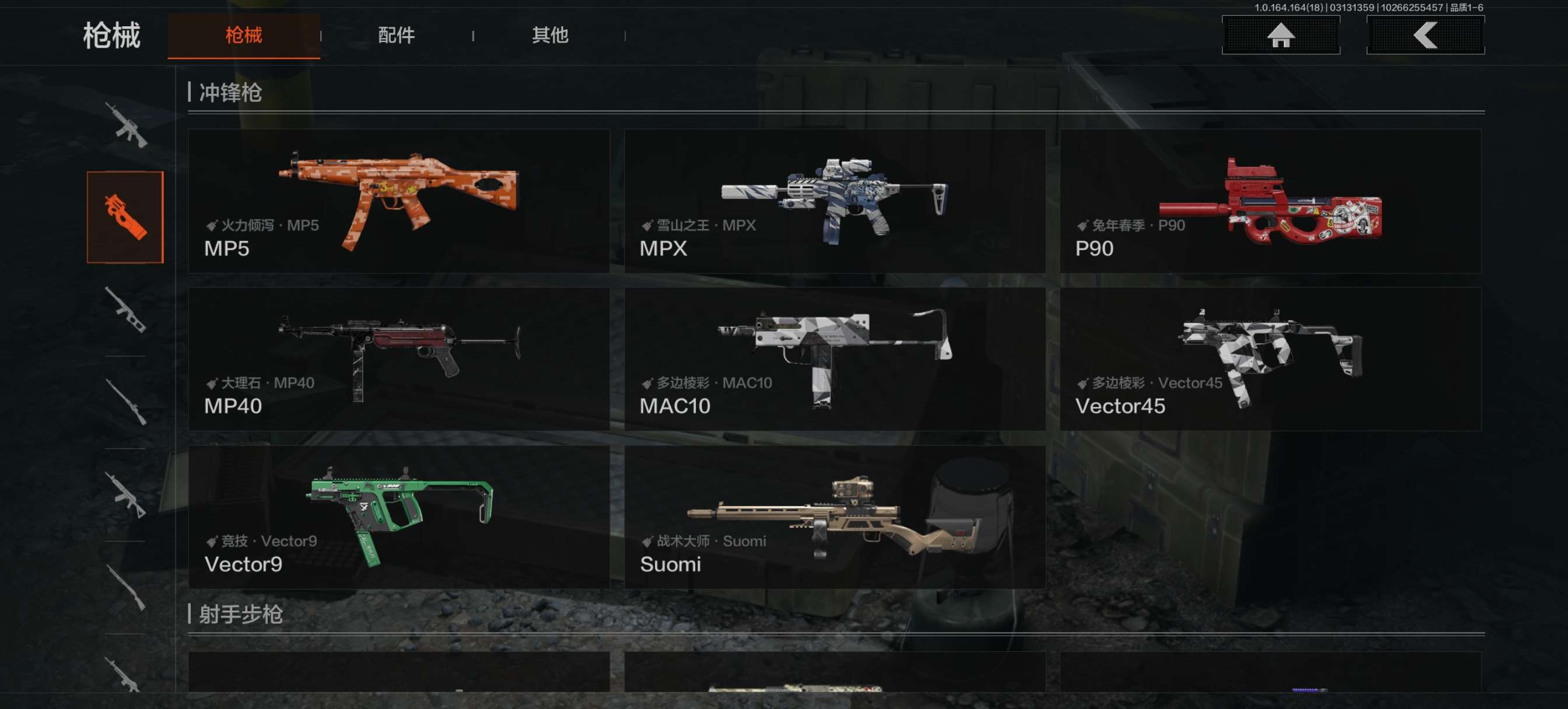Select the MPX weapon card

point(835,201)
